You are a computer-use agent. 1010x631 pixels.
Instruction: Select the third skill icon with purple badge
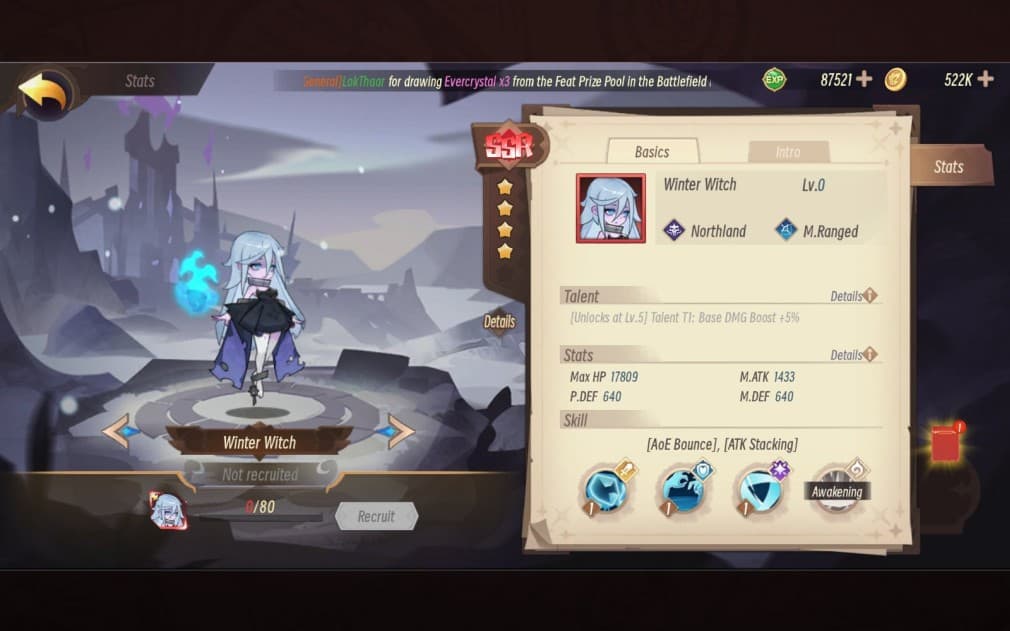click(759, 490)
